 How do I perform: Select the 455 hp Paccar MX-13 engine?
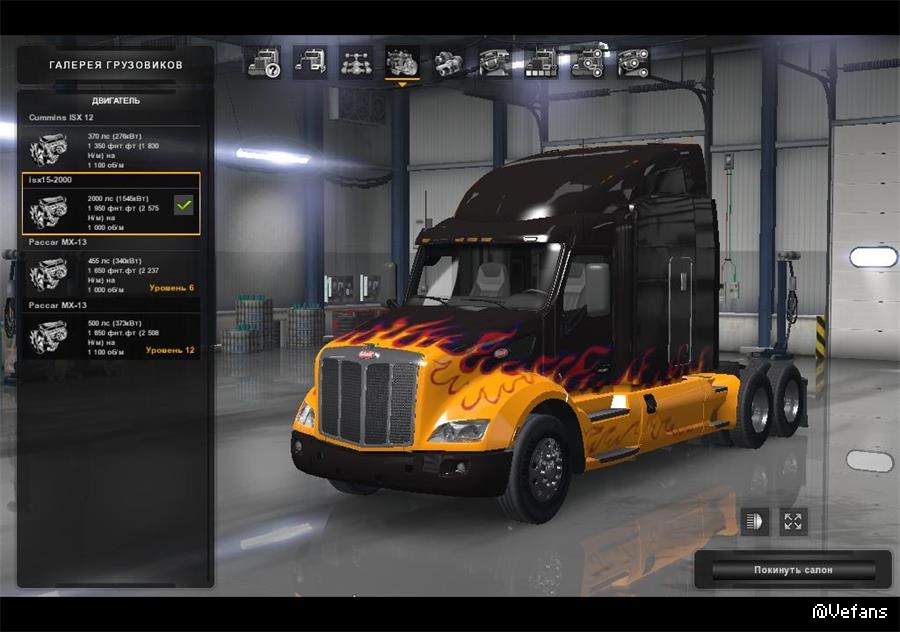(110, 273)
